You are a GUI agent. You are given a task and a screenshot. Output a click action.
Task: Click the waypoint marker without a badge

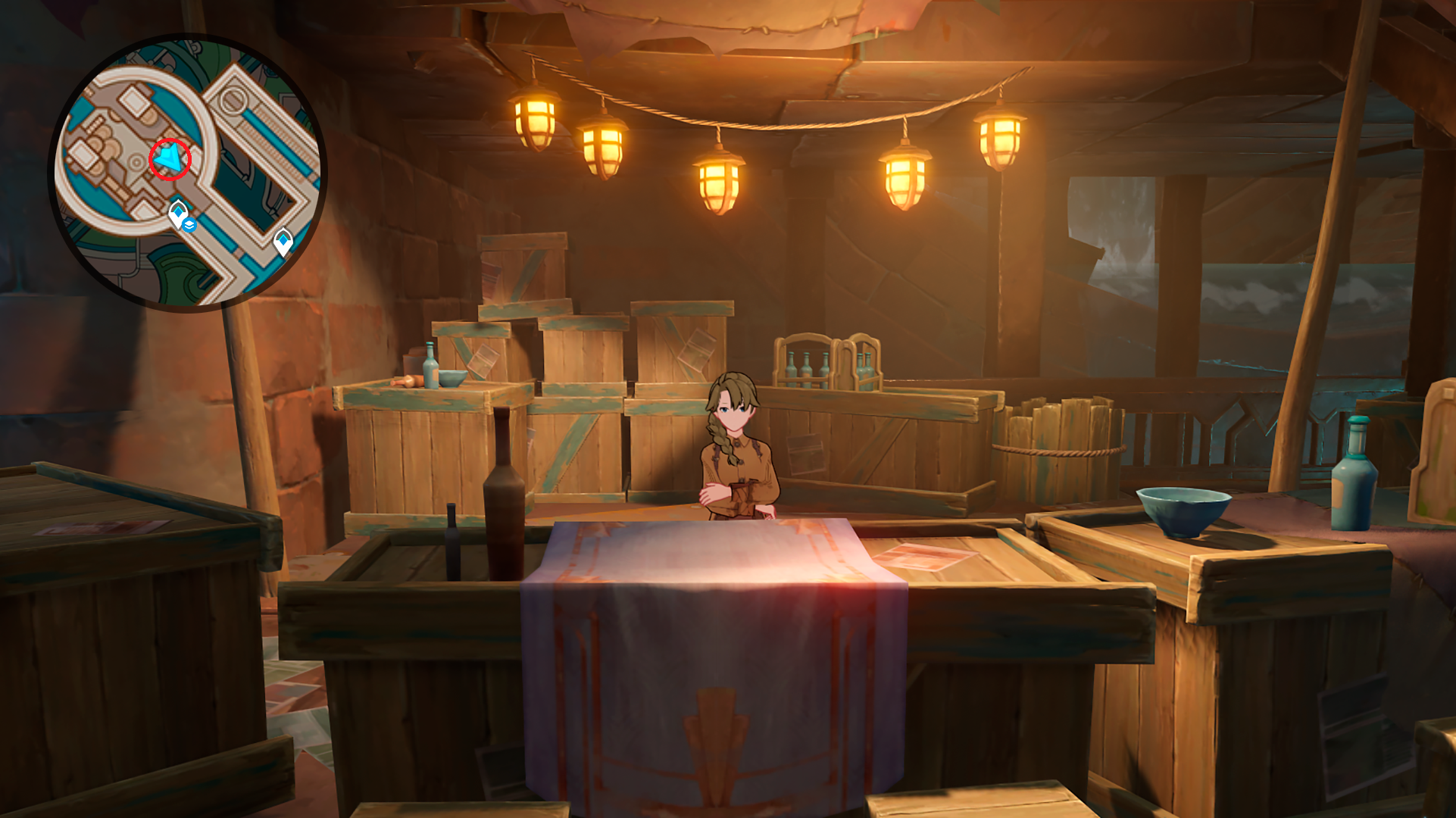point(283,242)
